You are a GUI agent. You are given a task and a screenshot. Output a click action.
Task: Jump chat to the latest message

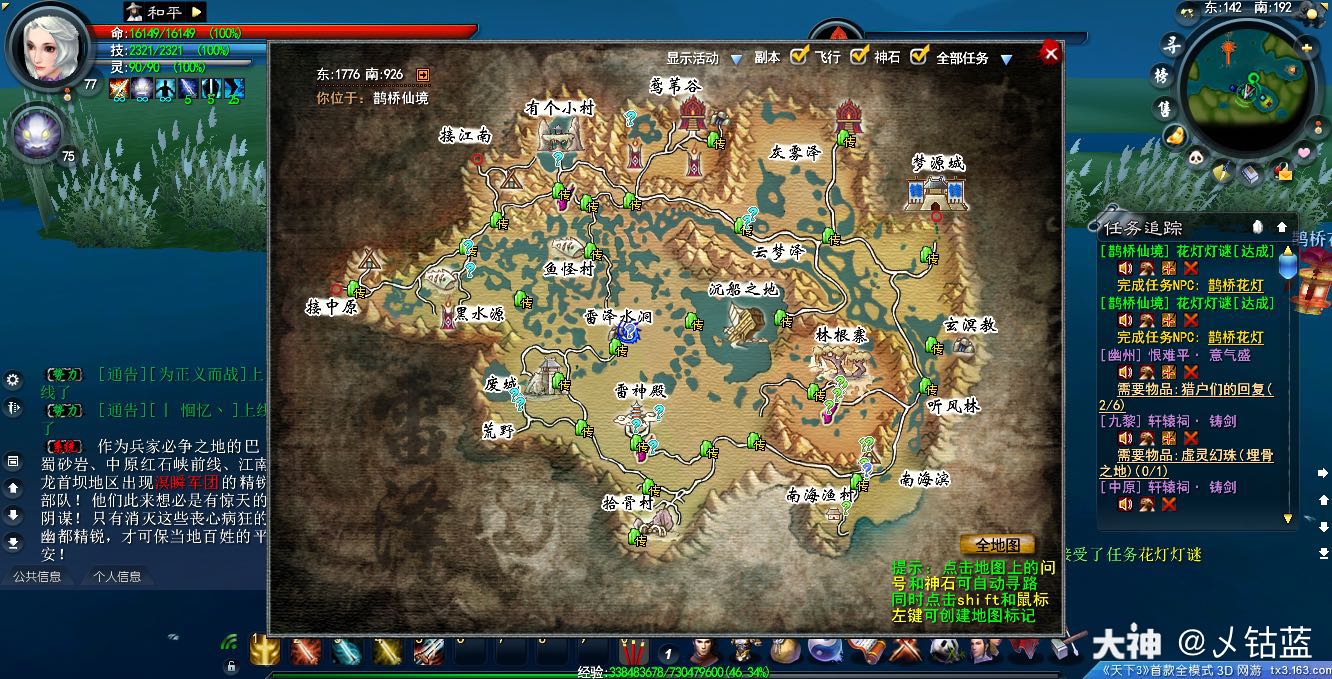coord(13,542)
